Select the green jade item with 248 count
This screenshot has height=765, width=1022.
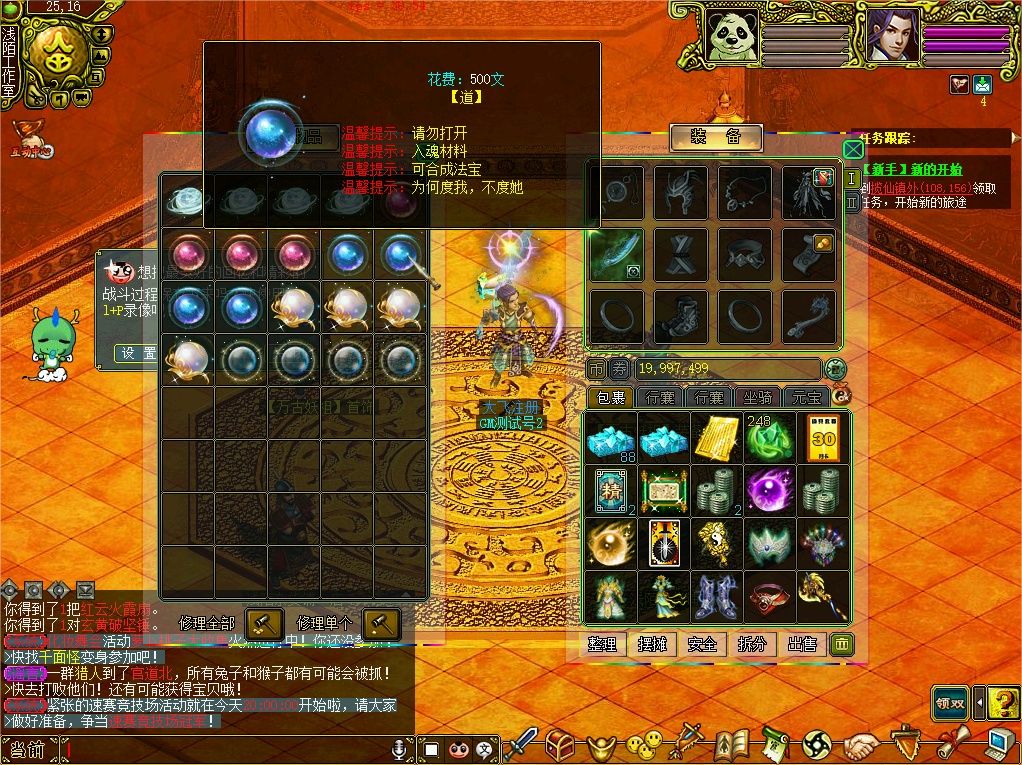tap(770, 437)
